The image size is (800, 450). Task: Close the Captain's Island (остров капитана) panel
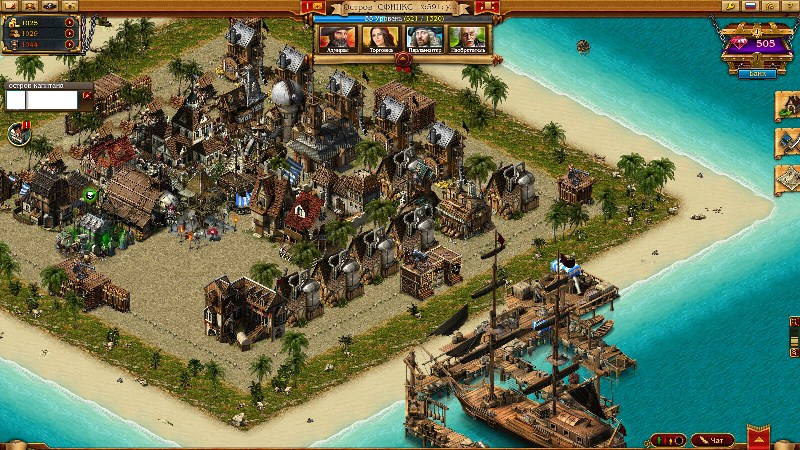pyautogui.click(x=87, y=95)
